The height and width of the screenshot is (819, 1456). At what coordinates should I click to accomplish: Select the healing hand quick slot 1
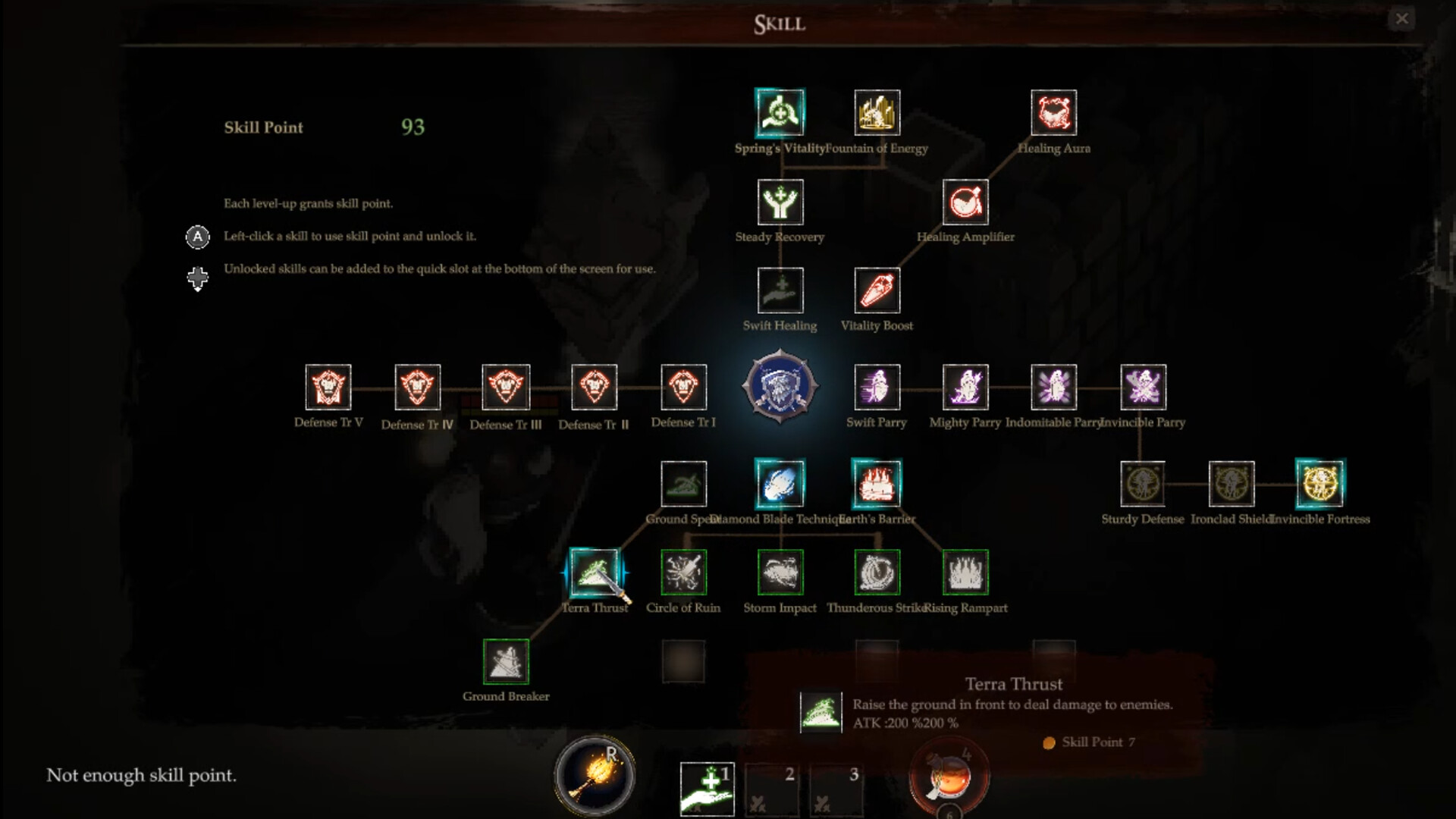(707, 789)
